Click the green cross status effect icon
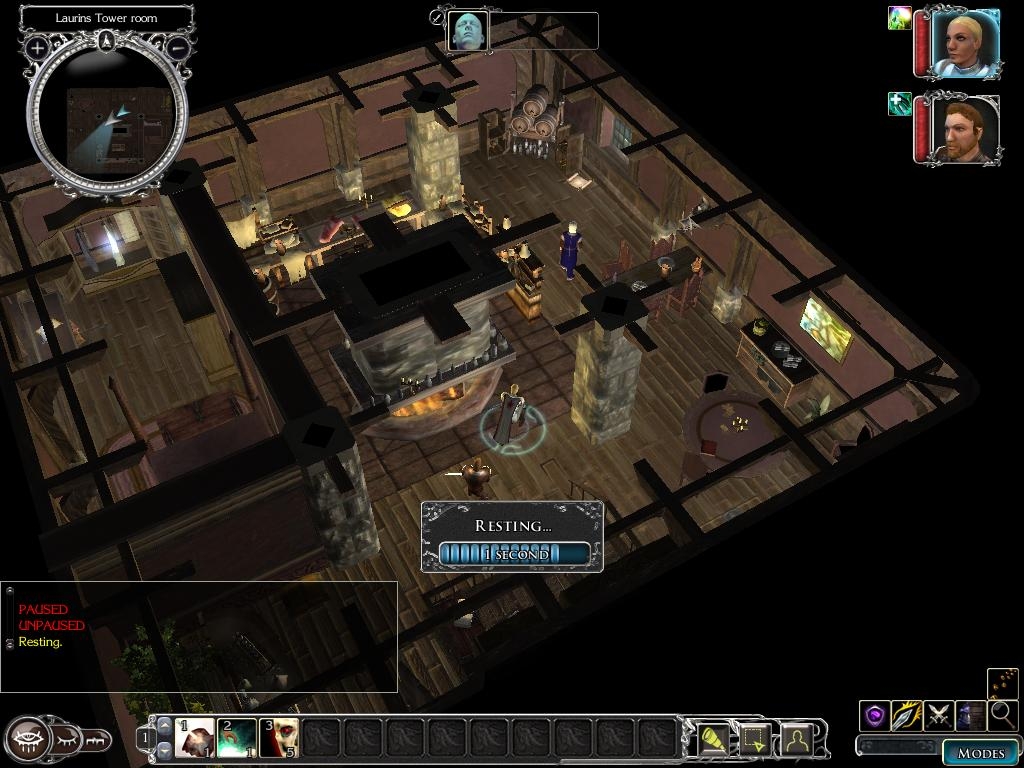This screenshot has width=1024, height=768. [x=899, y=104]
